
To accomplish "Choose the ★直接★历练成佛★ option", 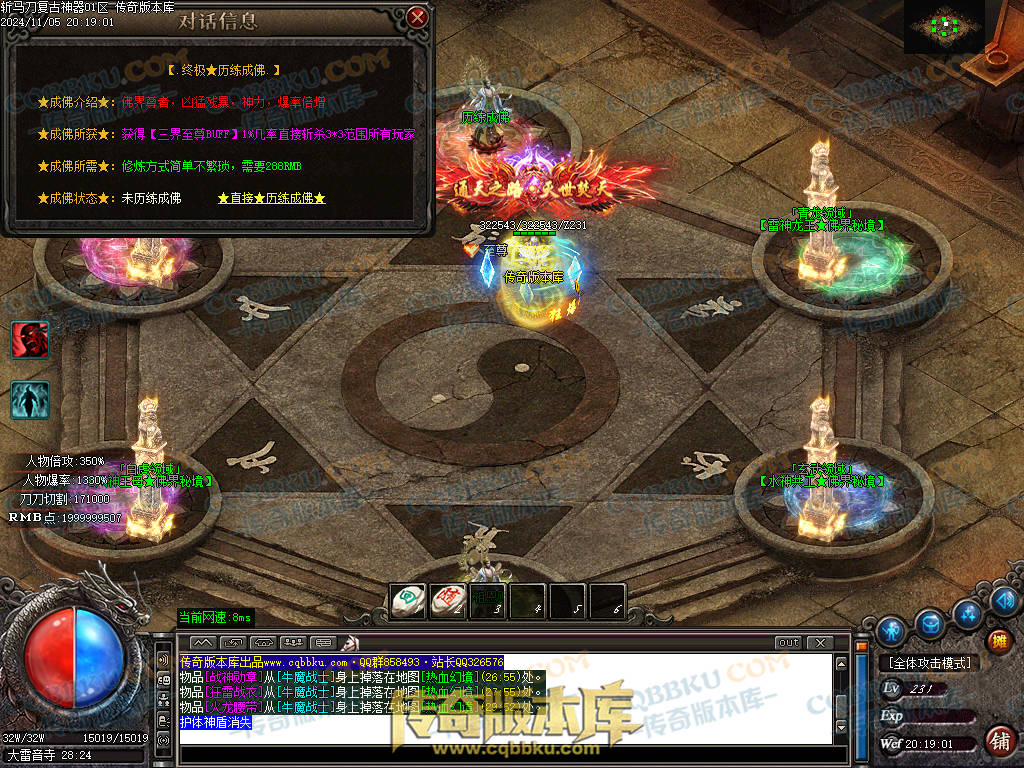I will tap(271, 198).
